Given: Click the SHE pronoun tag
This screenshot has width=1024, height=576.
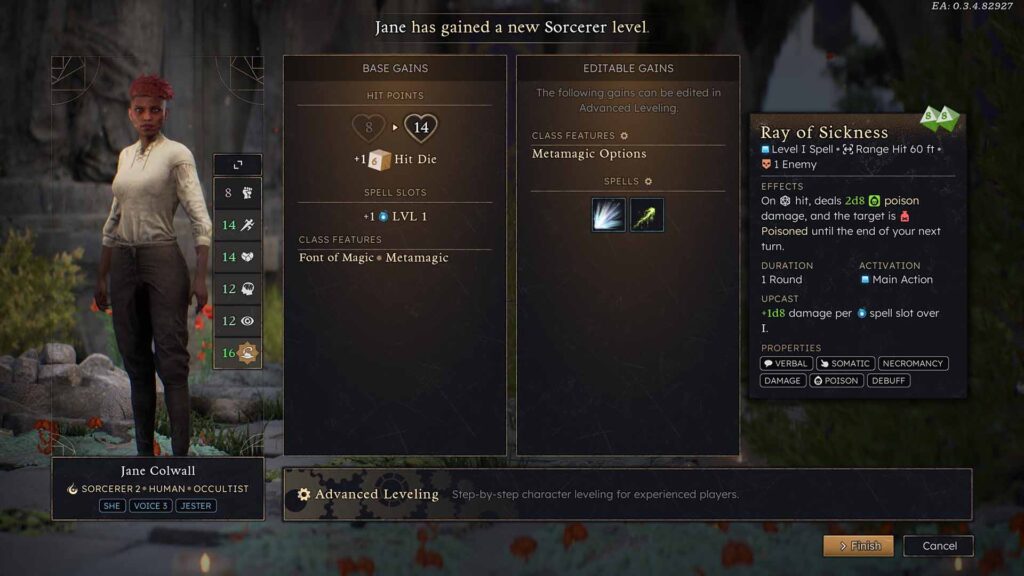Looking at the screenshot, I should coord(112,506).
